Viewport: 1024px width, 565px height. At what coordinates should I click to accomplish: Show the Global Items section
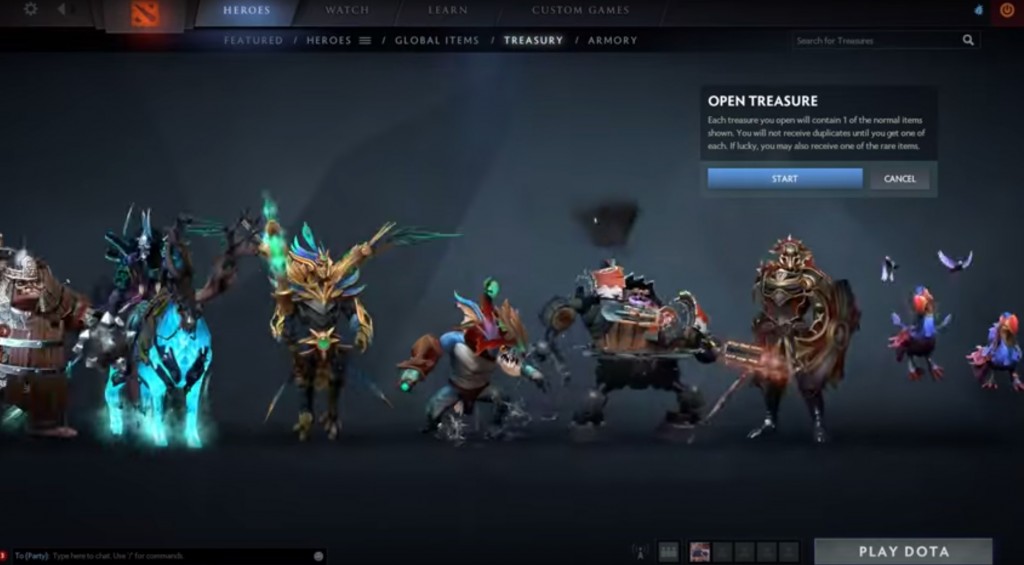pyautogui.click(x=436, y=40)
